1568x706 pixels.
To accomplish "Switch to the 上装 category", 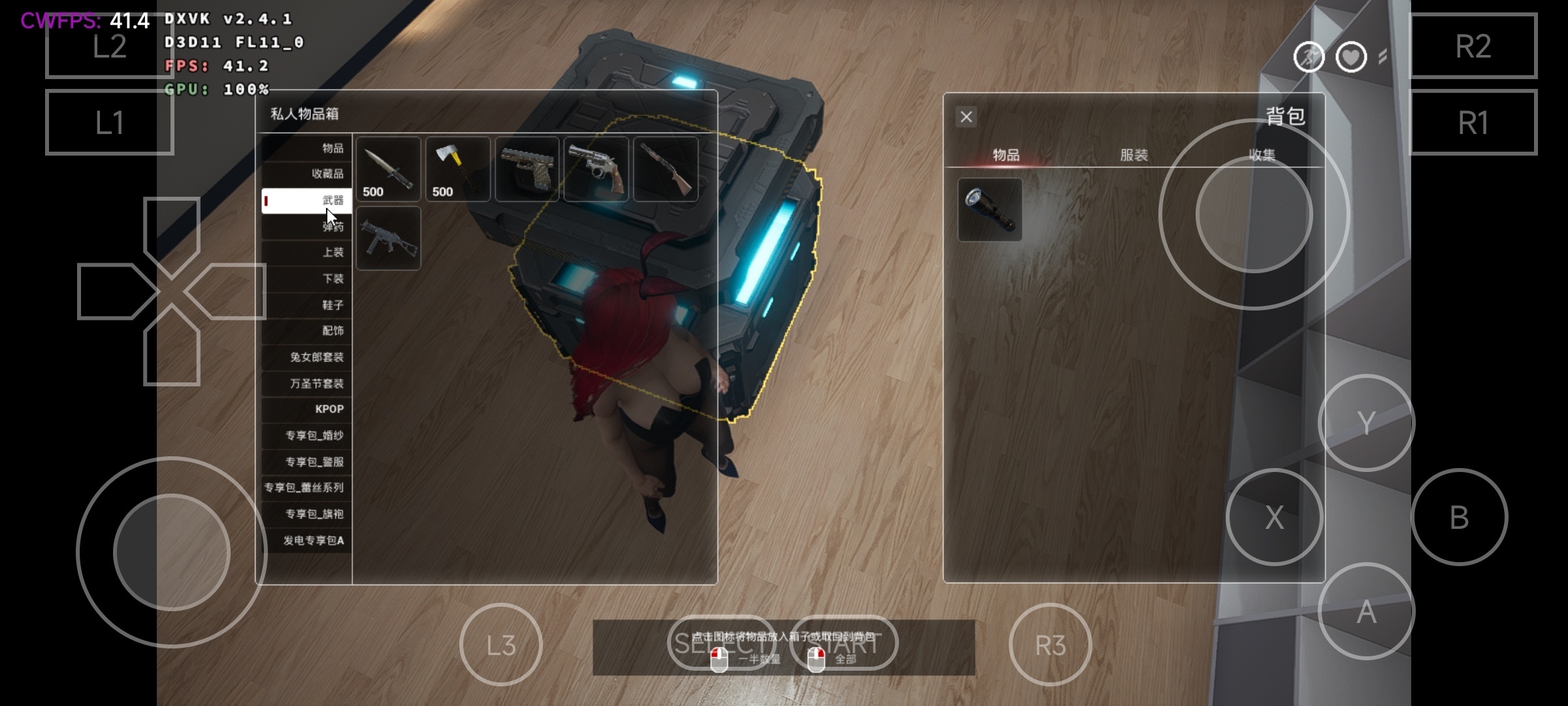I will (307, 252).
